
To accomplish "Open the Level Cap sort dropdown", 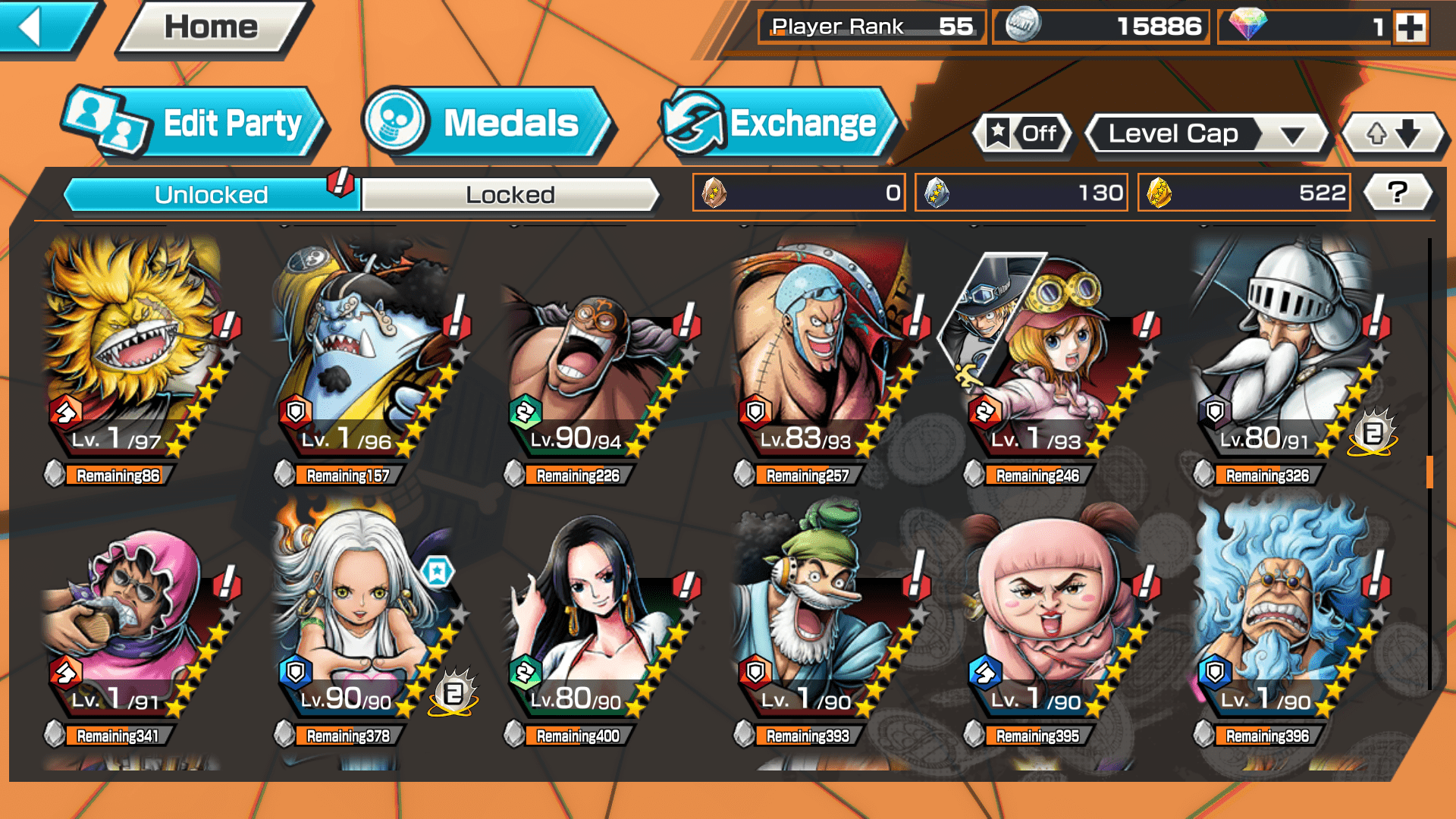I will point(1207,134).
